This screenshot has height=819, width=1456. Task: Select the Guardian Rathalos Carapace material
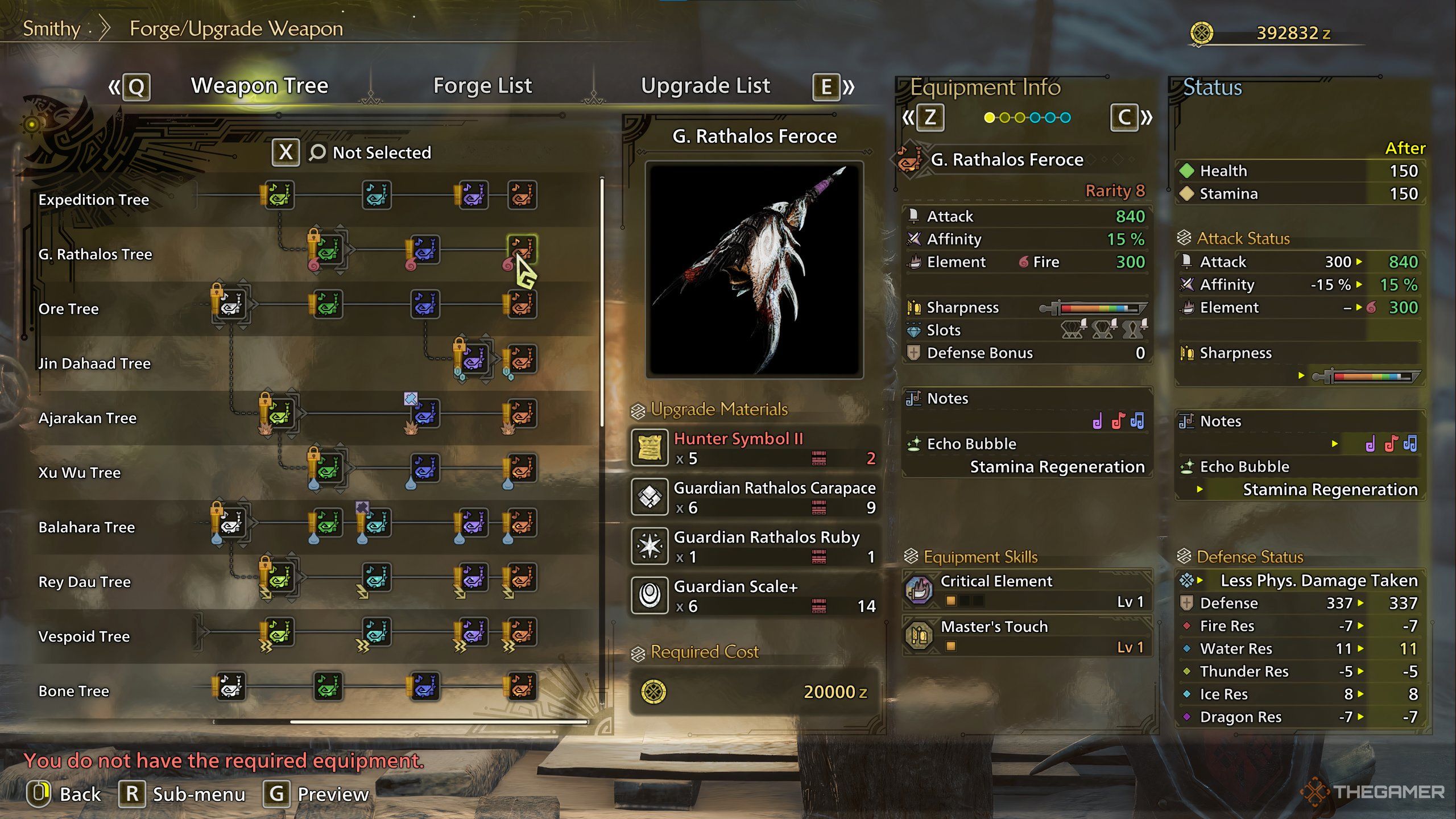[x=754, y=497]
